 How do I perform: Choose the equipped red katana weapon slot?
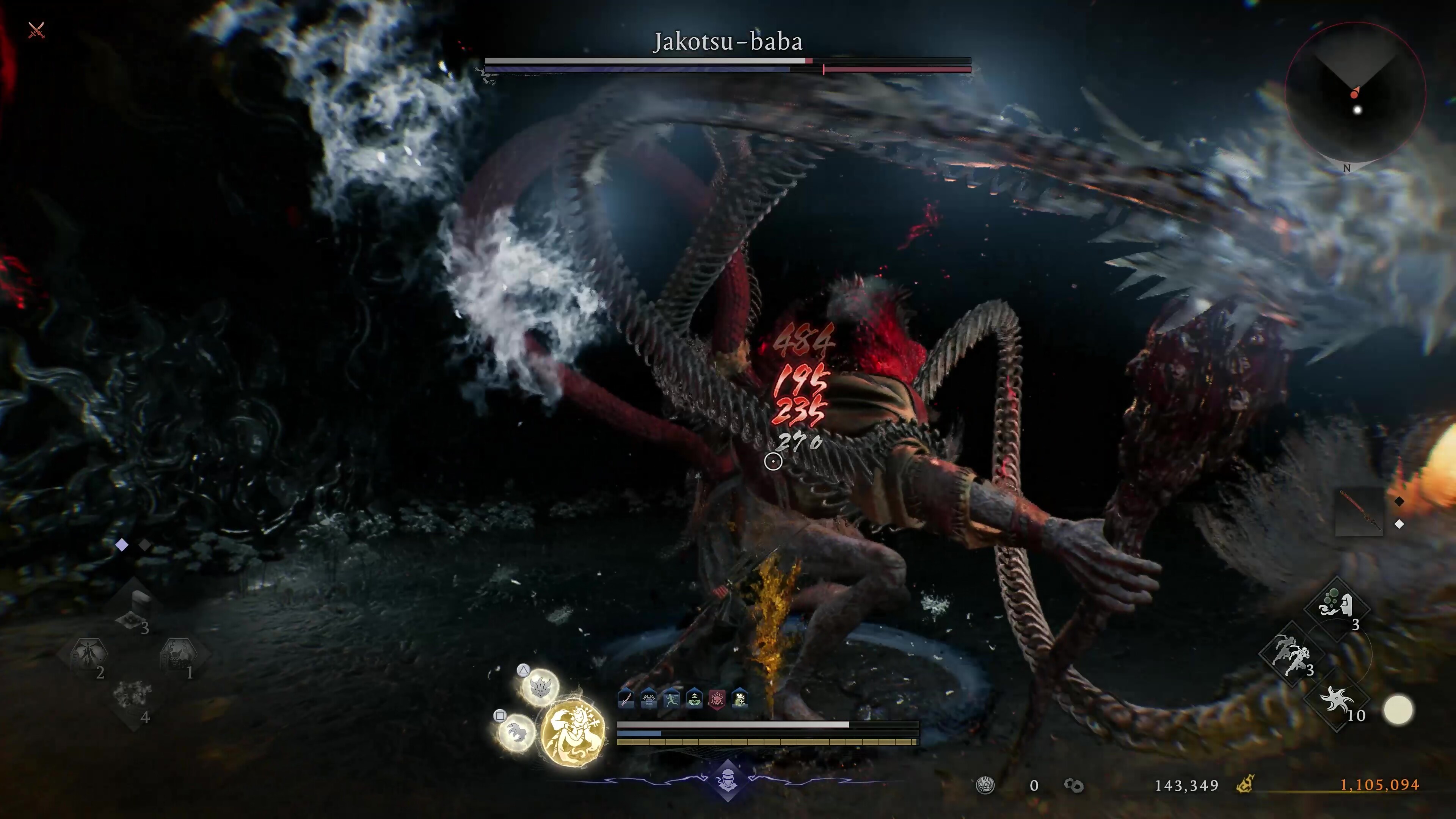click(1359, 512)
